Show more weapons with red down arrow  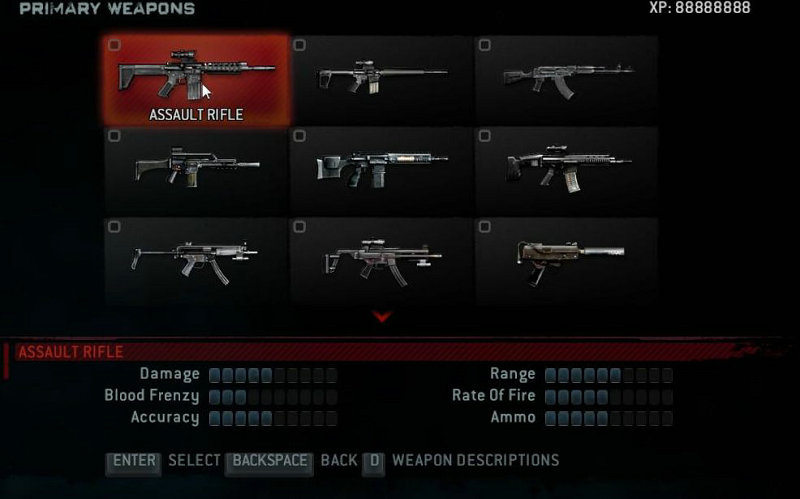[382, 317]
